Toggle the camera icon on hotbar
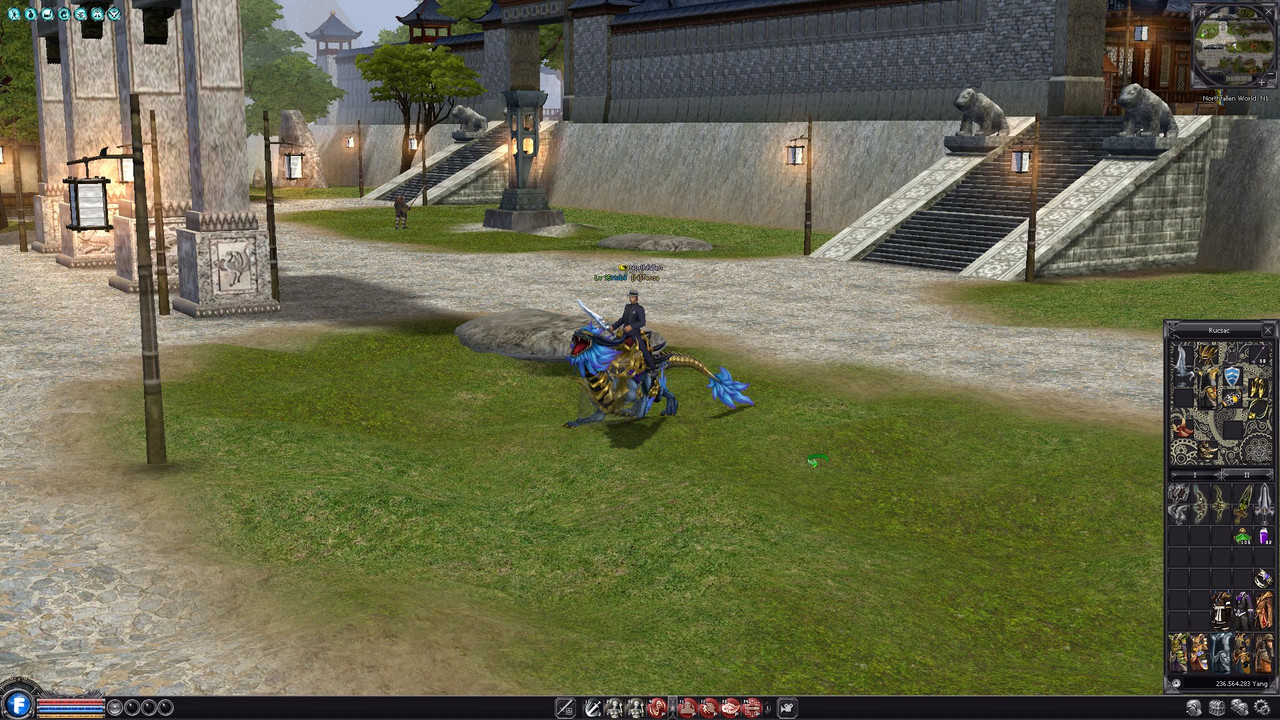Image resolution: width=1280 pixels, height=720 pixels. click(787, 708)
